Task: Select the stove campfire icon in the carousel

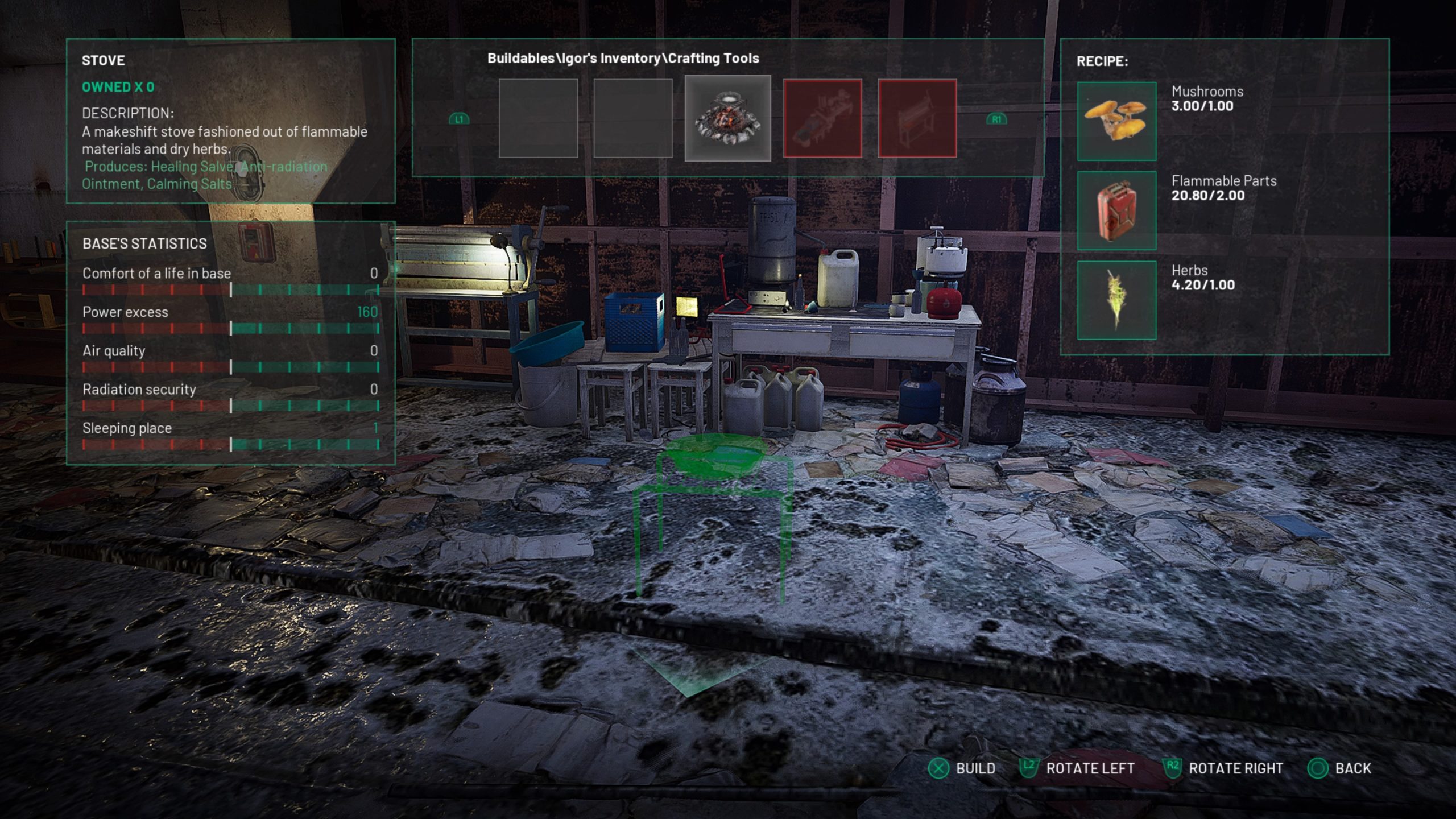Action: (728, 118)
